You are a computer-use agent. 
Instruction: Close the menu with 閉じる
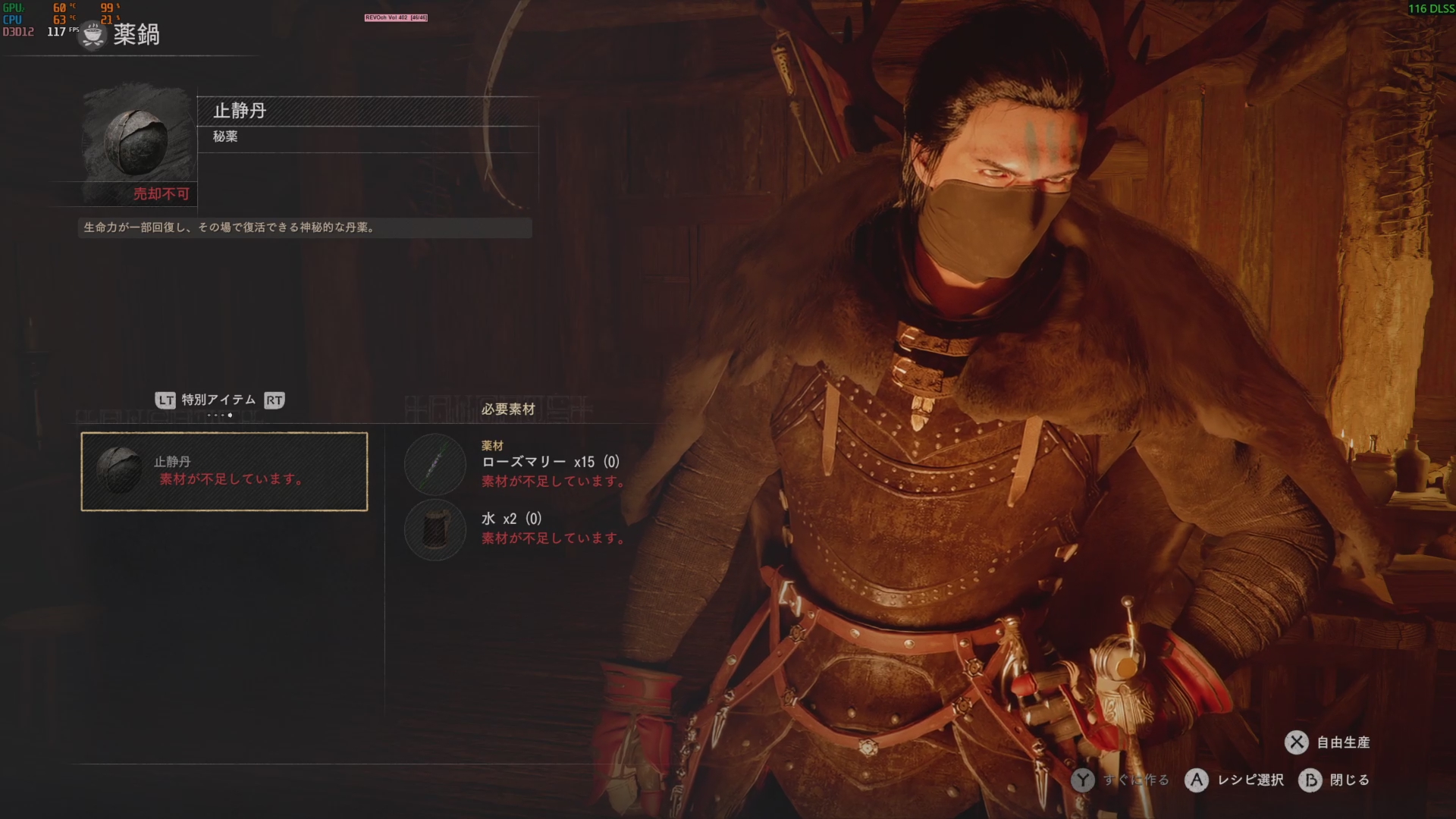tap(1335, 780)
